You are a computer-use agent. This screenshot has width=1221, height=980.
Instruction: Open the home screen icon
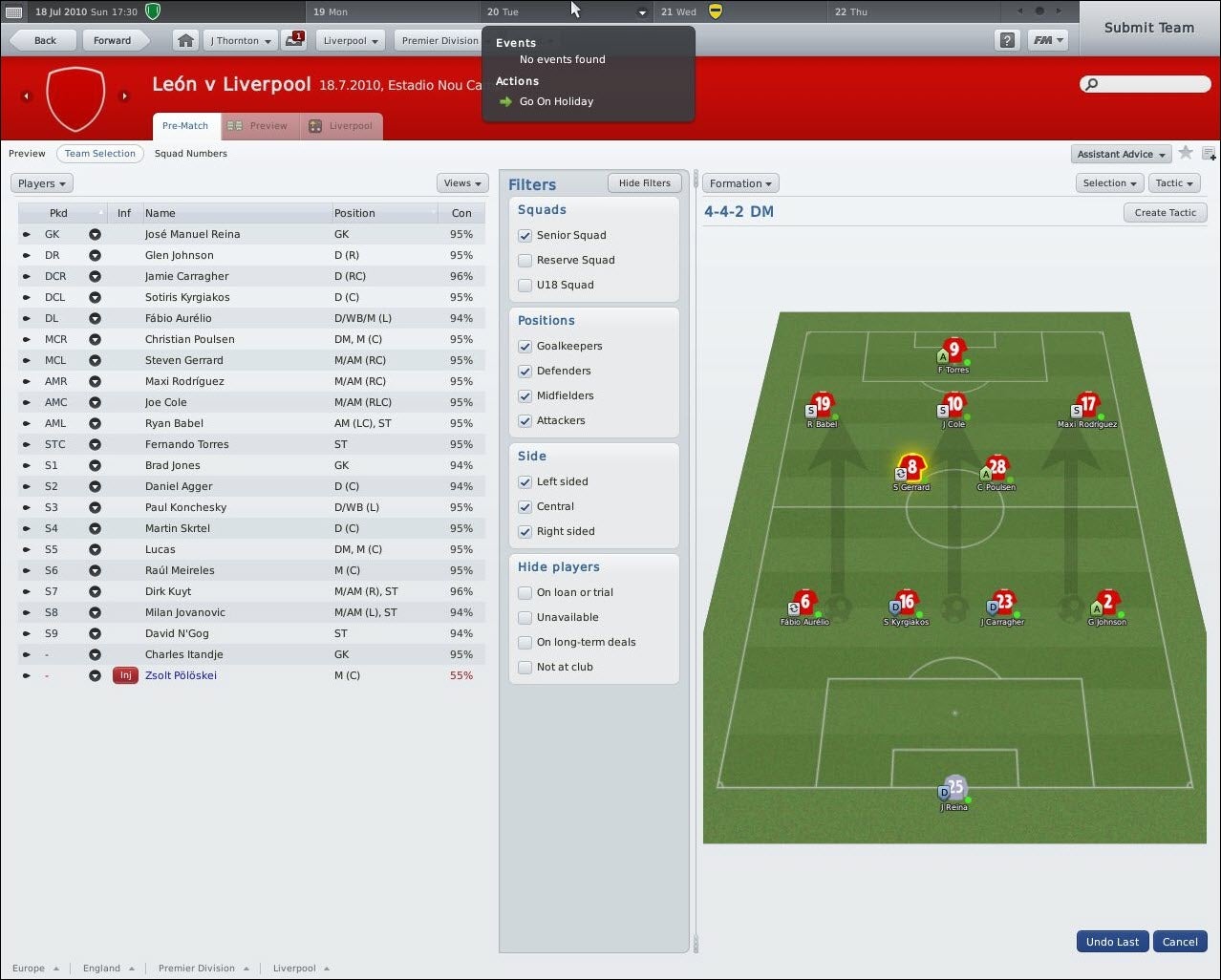coord(185,40)
